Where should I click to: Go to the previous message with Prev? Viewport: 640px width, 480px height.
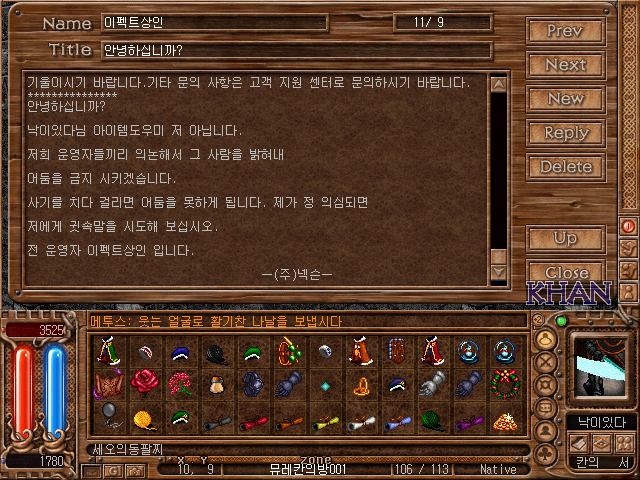(x=565, y=30)
